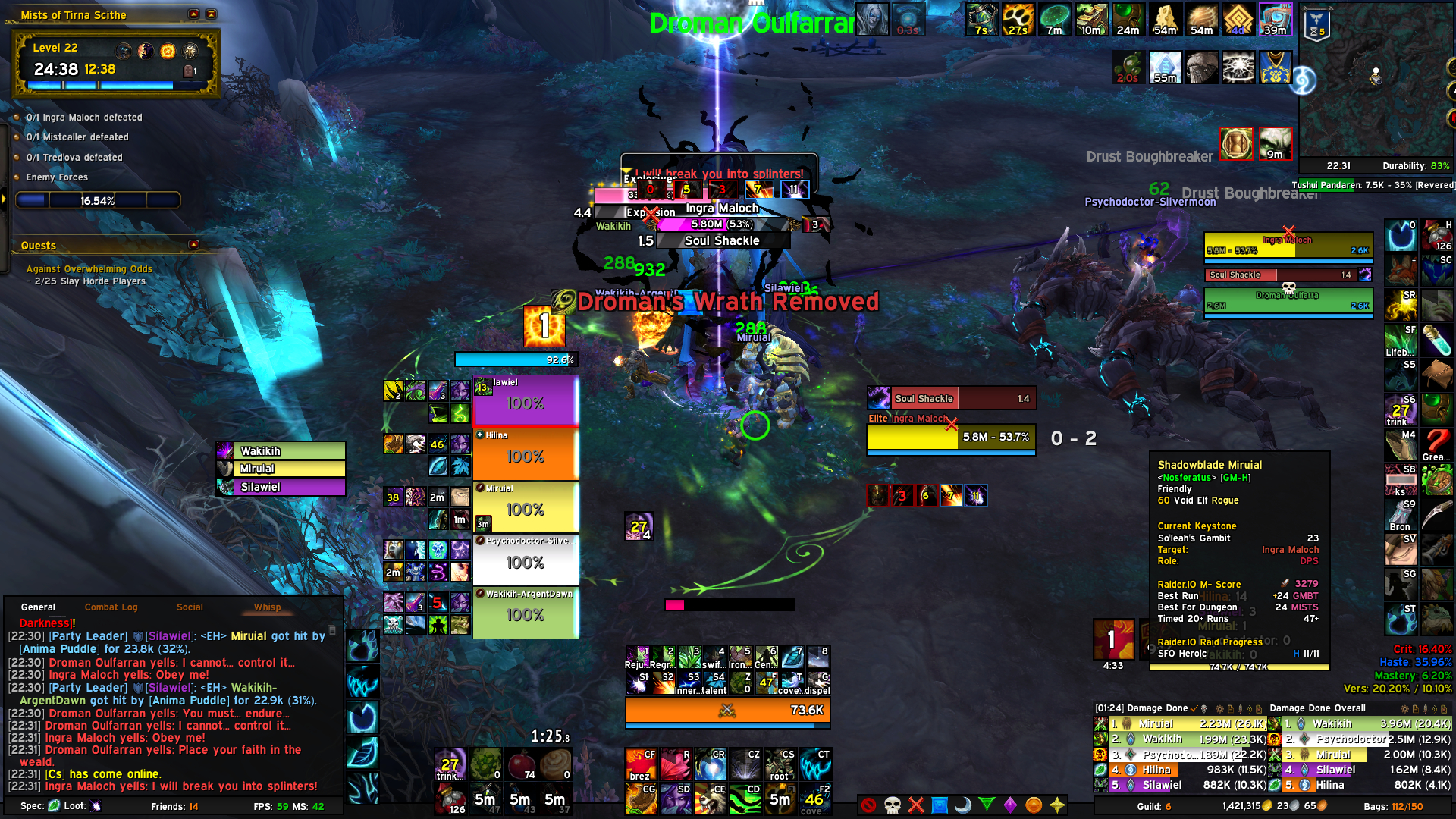Screen dimensions: 1456x819
Task: Open the Bags 112/150 display
Action: pyautogui.click(x=1393, y=806)
